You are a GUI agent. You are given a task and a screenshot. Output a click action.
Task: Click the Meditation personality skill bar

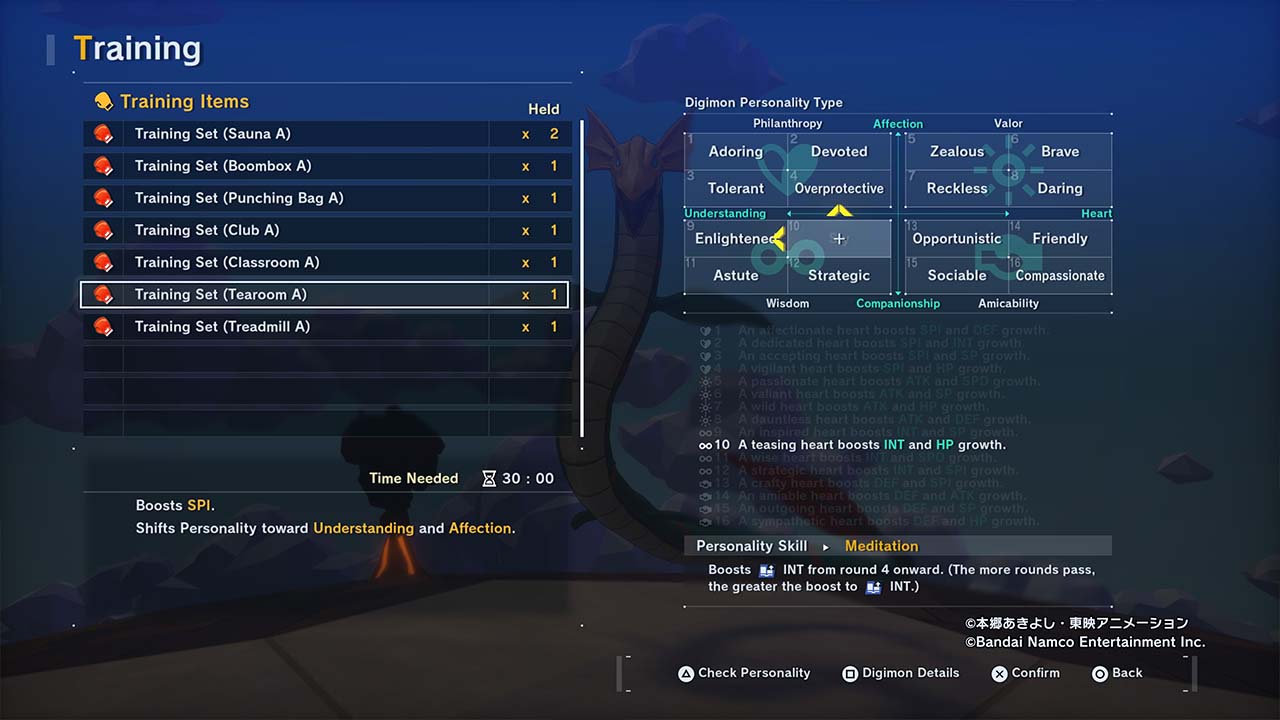(897, 546)
